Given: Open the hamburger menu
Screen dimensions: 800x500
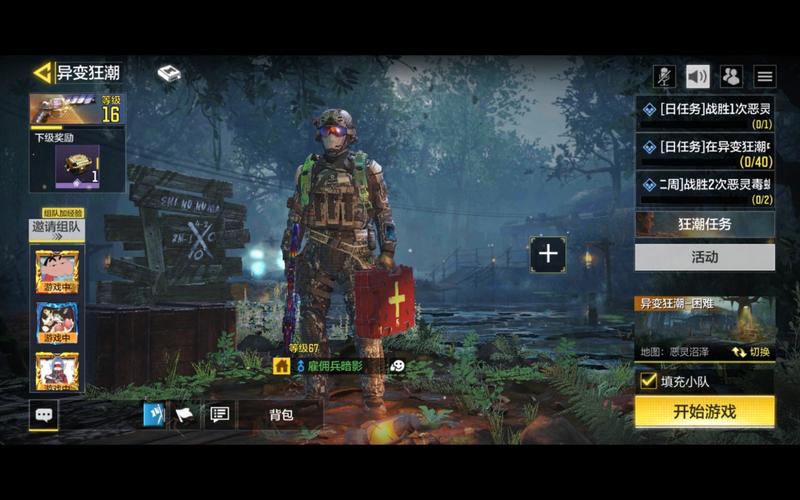Looking at the screenshot, I should click(765, 76).
